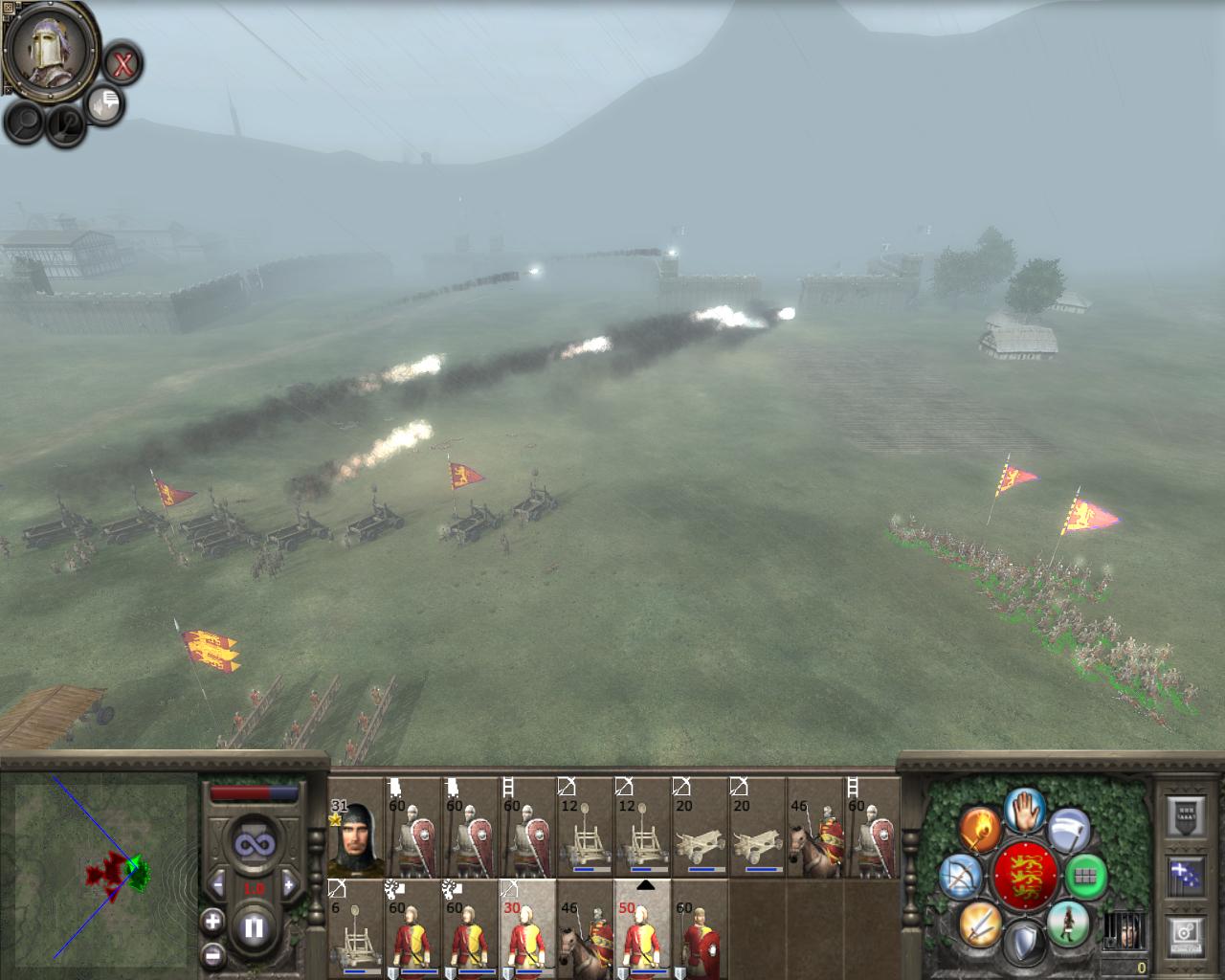Select the catapult unit card with 6 men

pyautogui.click(x=355, y=928)
